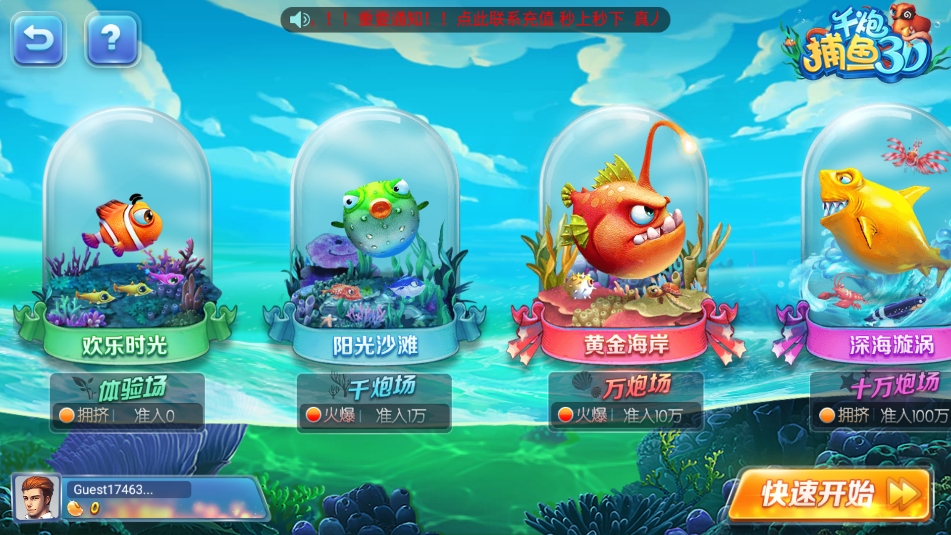The height and width of the screenshot is (535, 951).
Task: Open the 十万炮场 info panel
Action: click(882, 401)
